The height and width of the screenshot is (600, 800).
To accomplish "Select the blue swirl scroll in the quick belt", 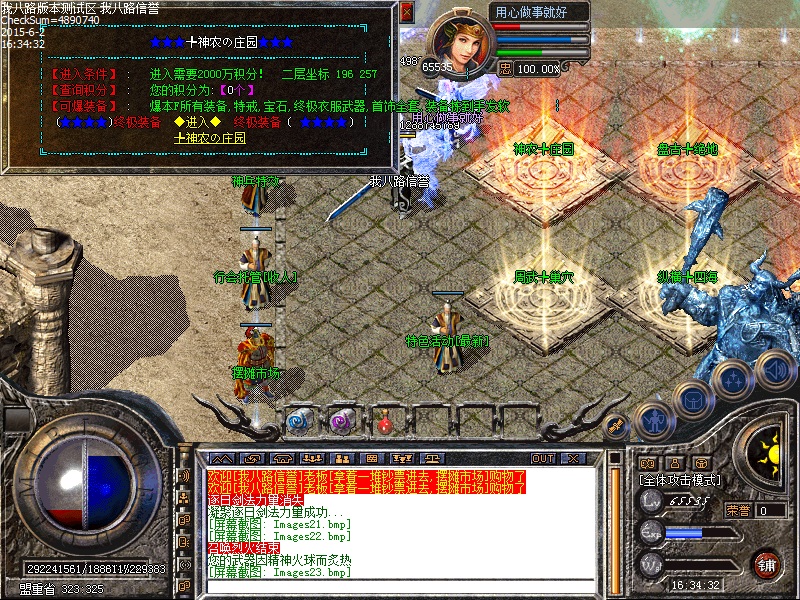I will point(299,421).
